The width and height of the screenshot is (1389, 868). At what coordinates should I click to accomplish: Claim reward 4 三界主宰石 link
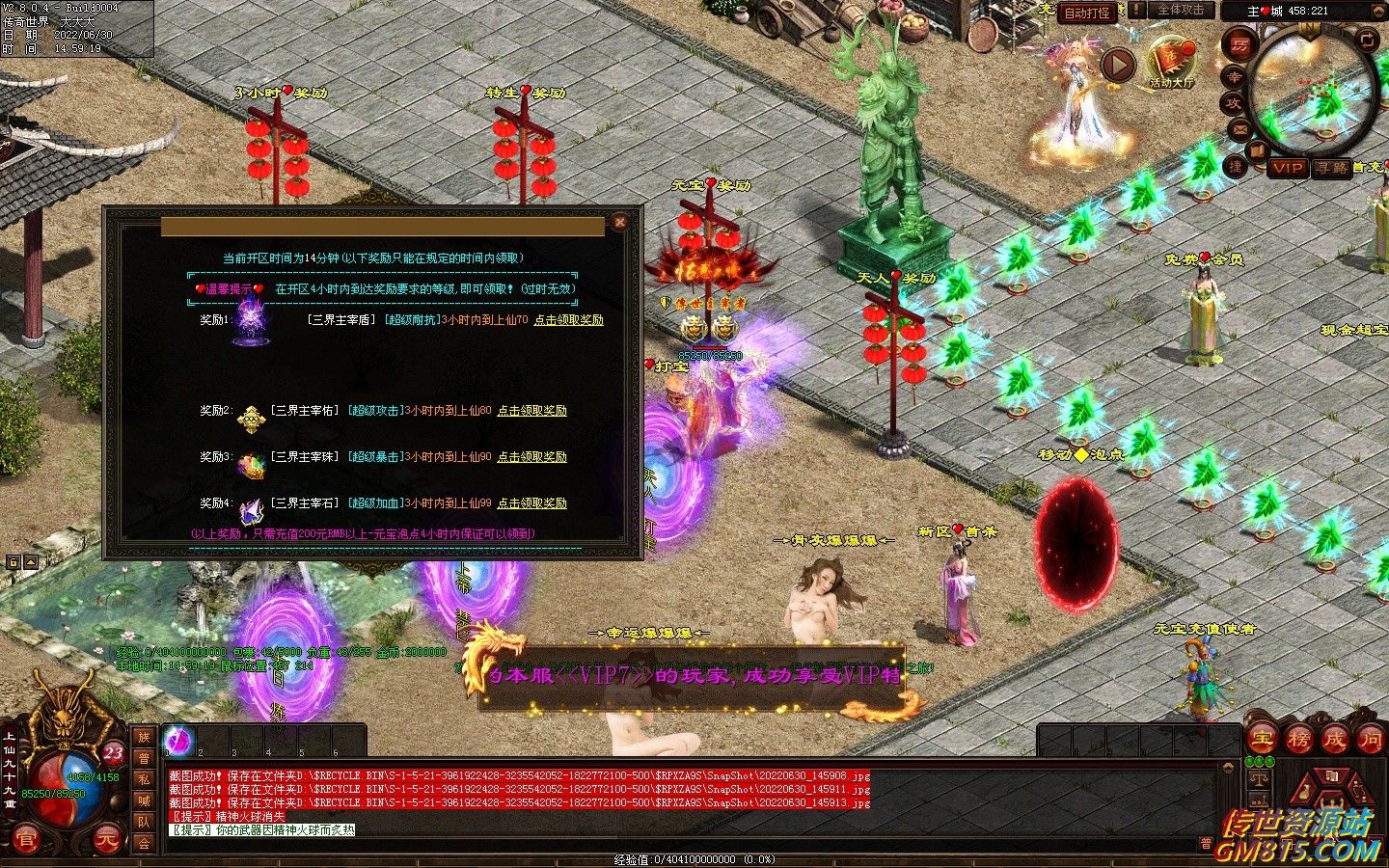coord(531,503)
